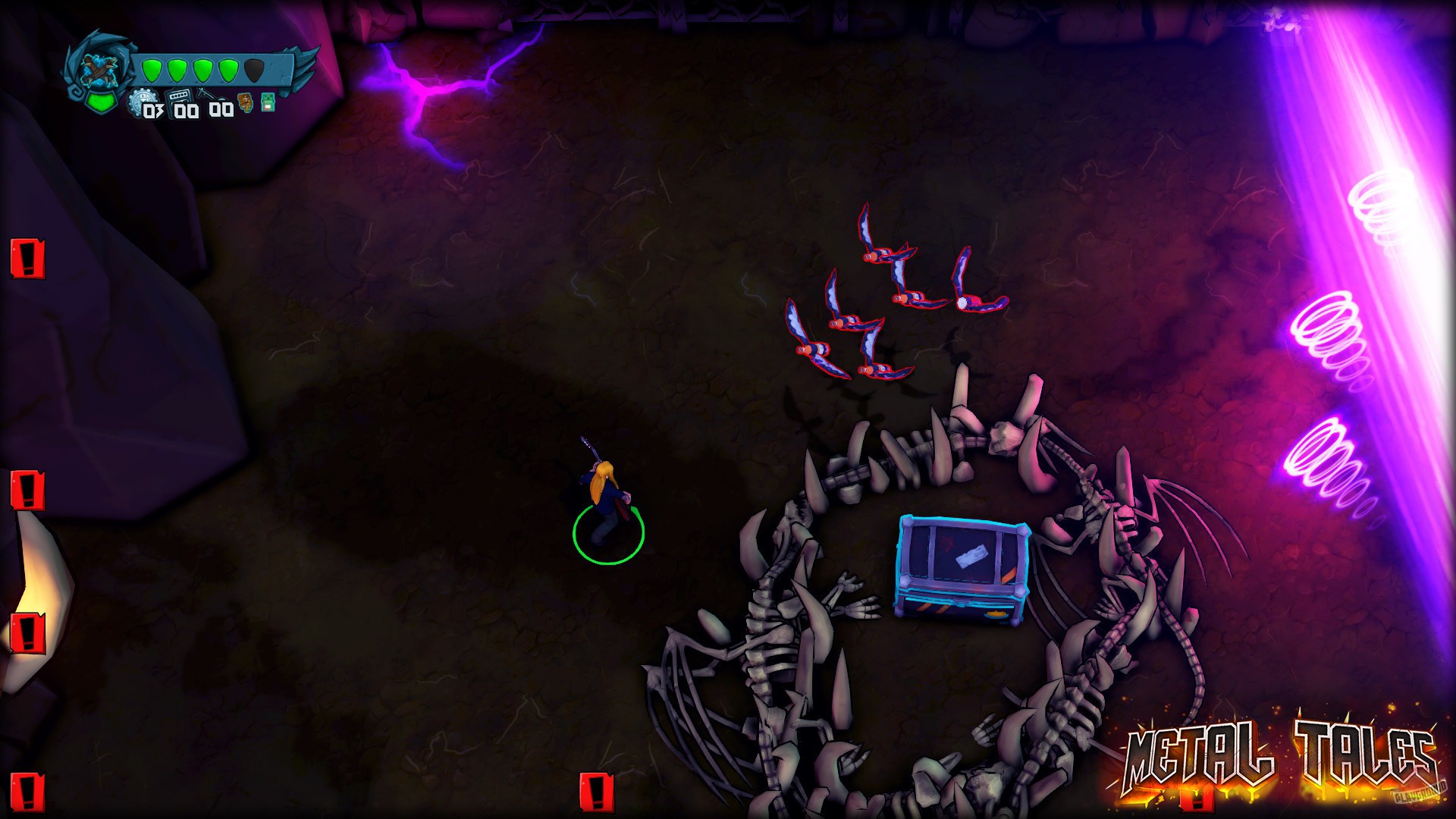Click a green guitar pick on the health bar
Image resolution: width=1456 pixels, height=819 pixels.
(x=177, y=70)
